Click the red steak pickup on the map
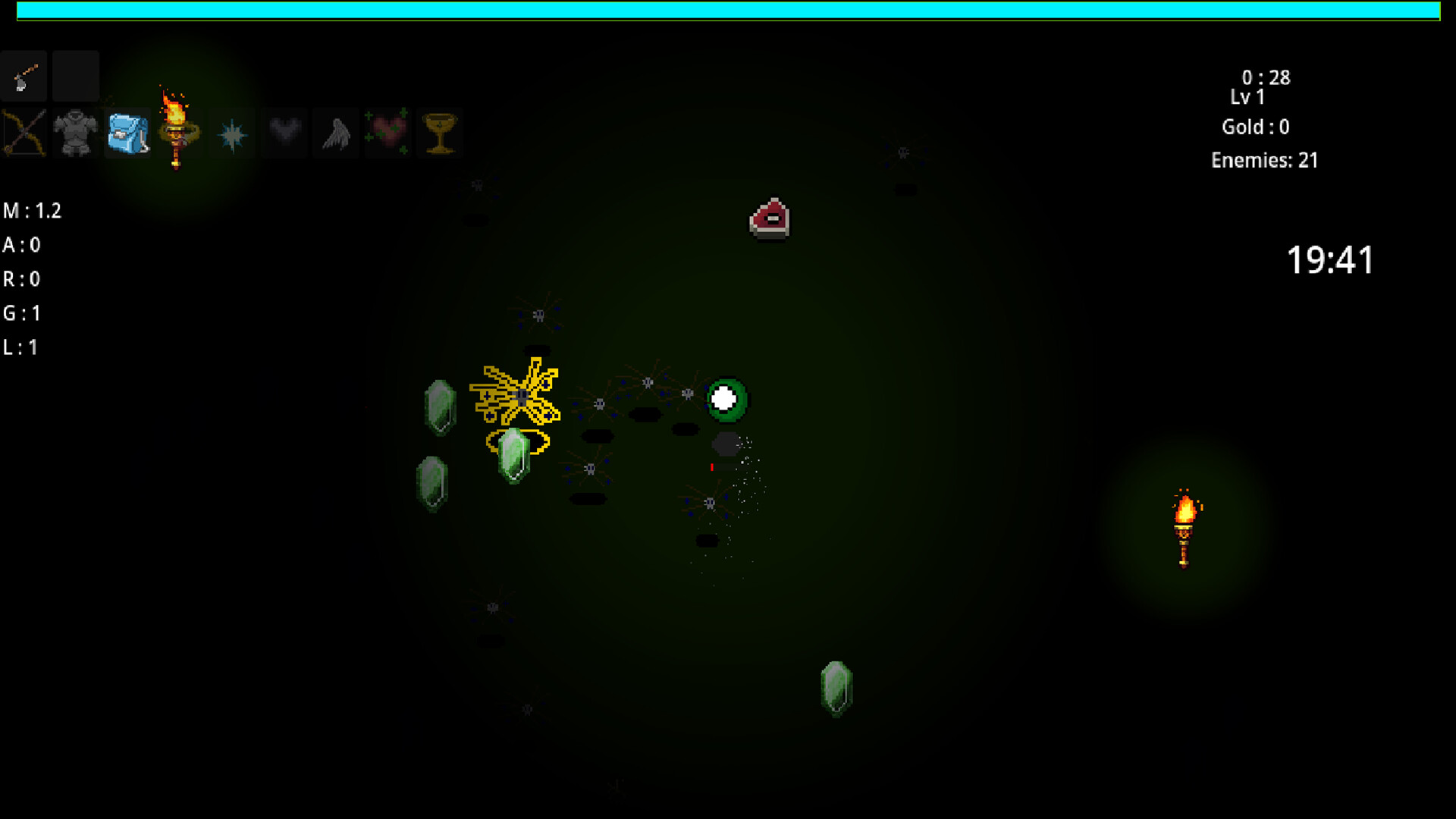This screenshot has width=1456, height=819. click(x=770, y=220)
